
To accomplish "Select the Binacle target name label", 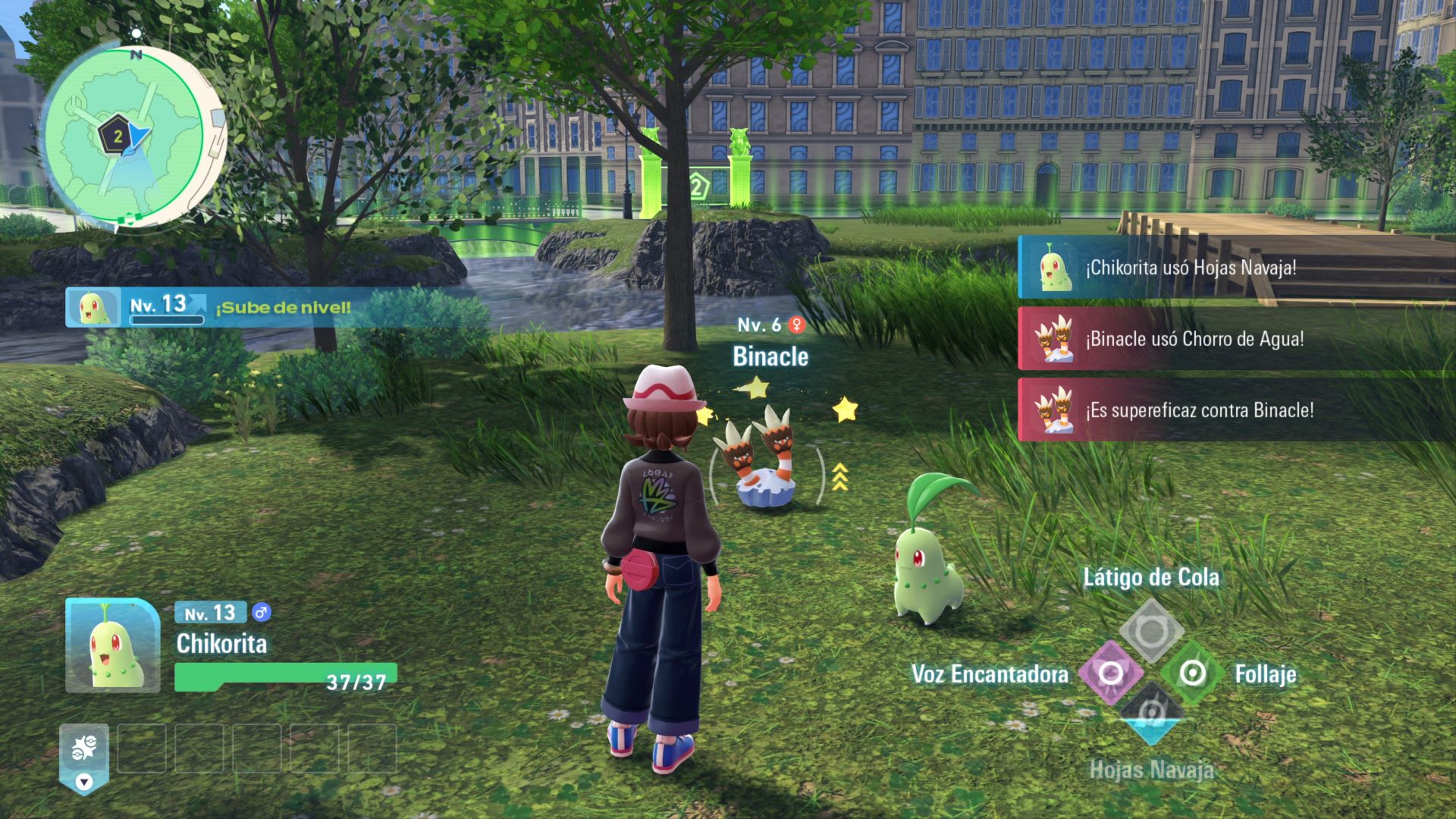I will (770, 356).
